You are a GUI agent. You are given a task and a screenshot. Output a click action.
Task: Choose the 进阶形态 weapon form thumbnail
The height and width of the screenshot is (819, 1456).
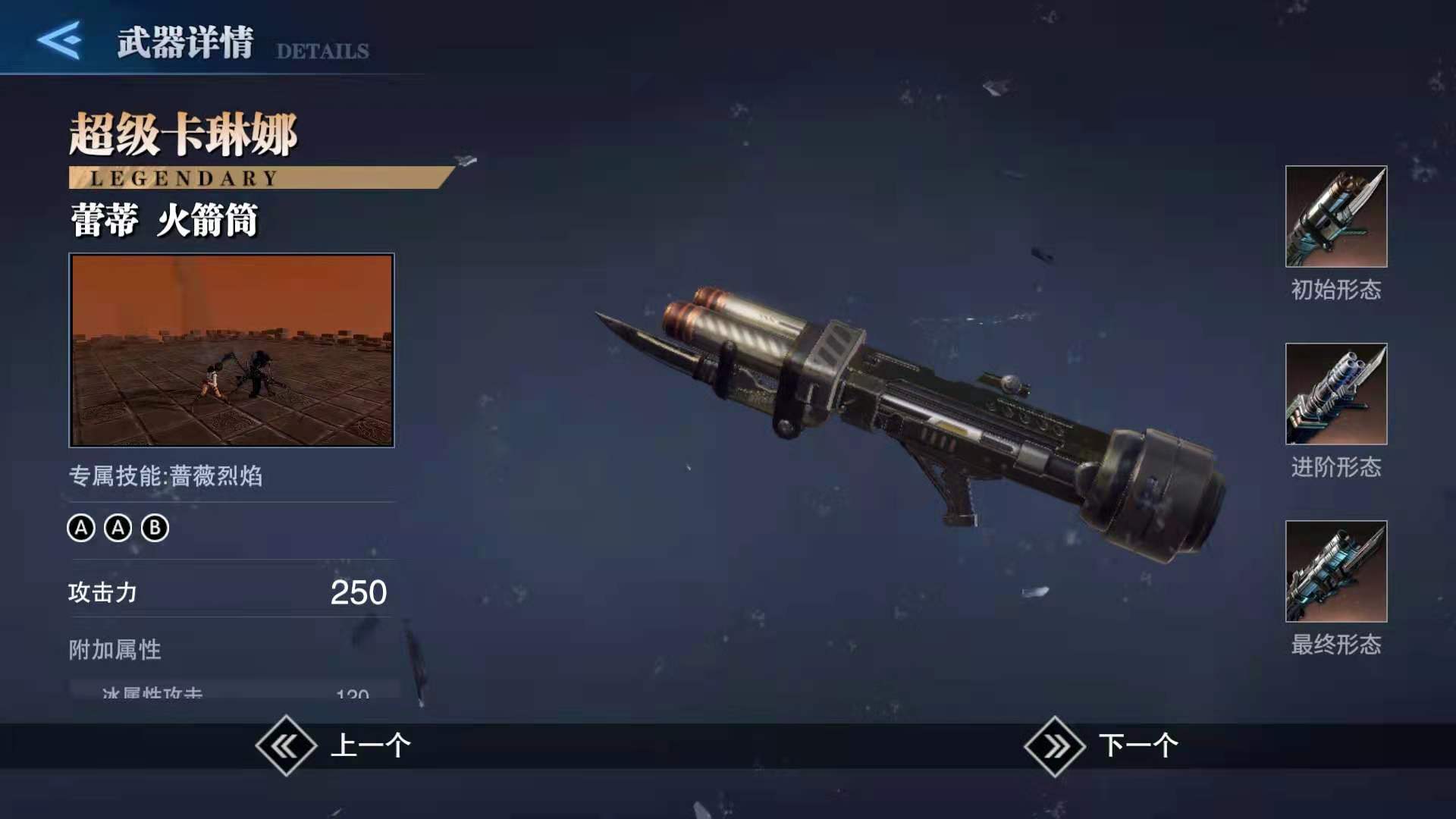[x=1335, y=394]
